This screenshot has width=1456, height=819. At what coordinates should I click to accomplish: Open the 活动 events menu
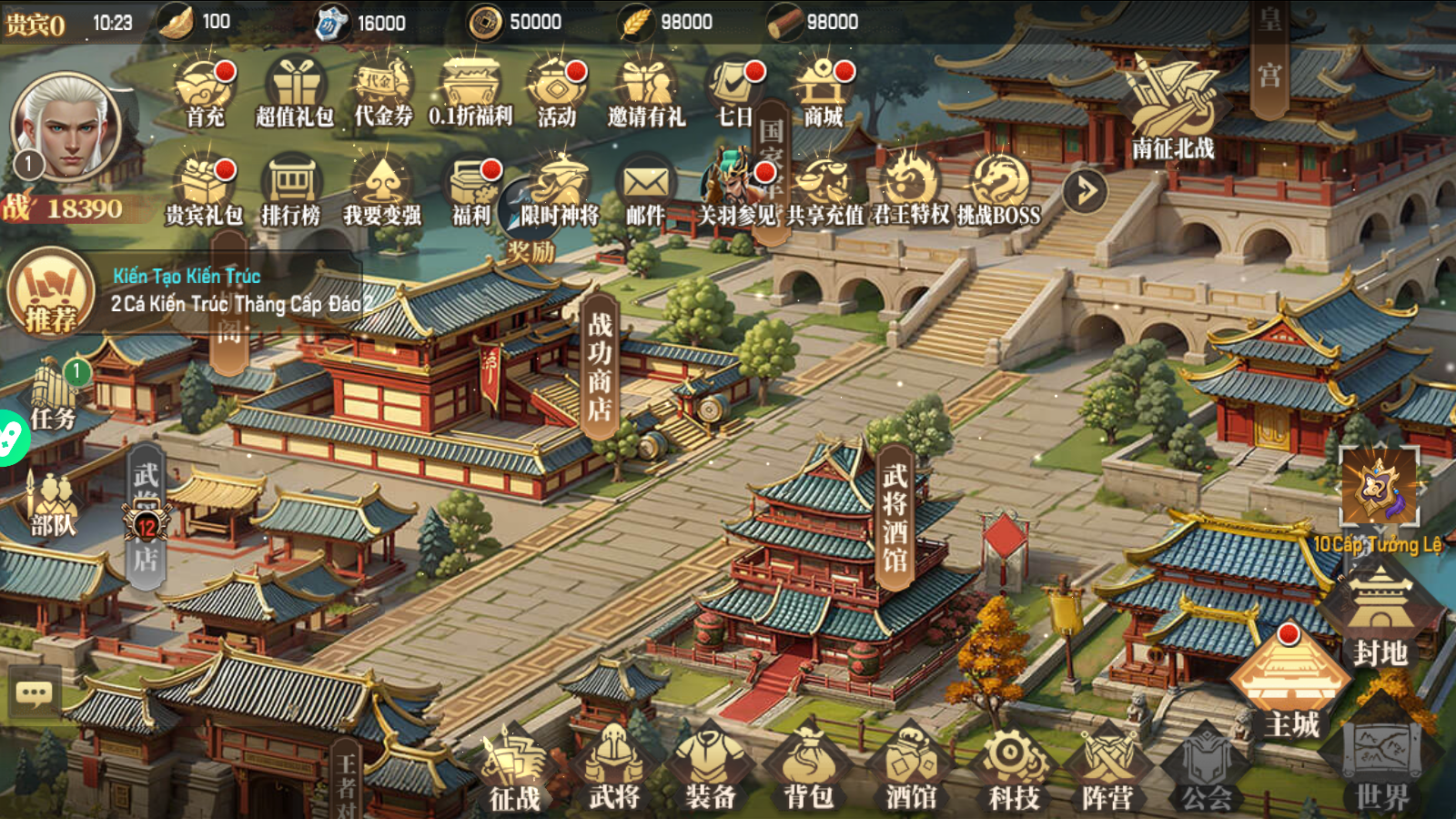pyautogui.click(x=557, y=93)
